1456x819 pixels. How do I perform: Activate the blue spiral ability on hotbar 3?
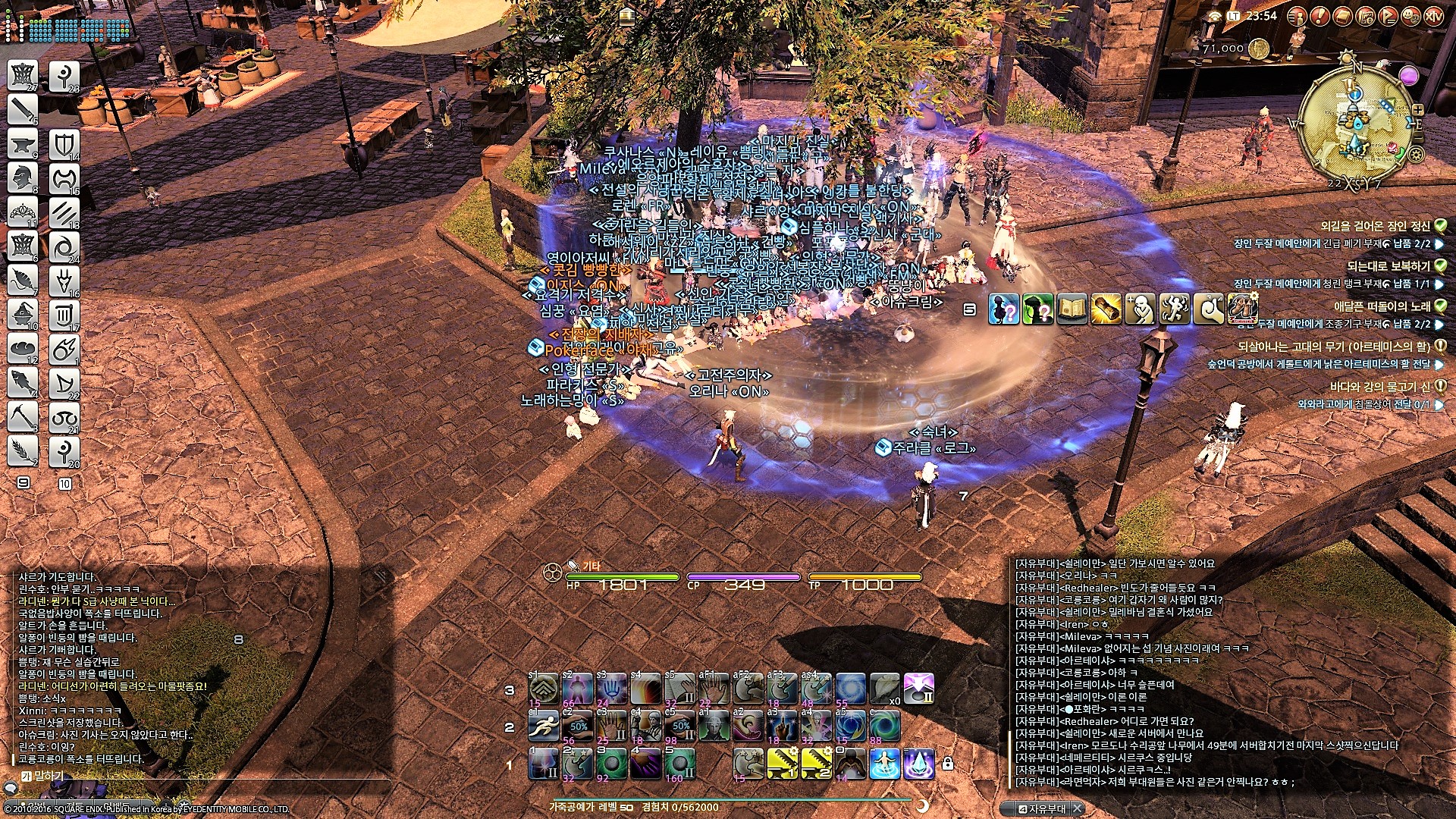(x=851, y=689)
